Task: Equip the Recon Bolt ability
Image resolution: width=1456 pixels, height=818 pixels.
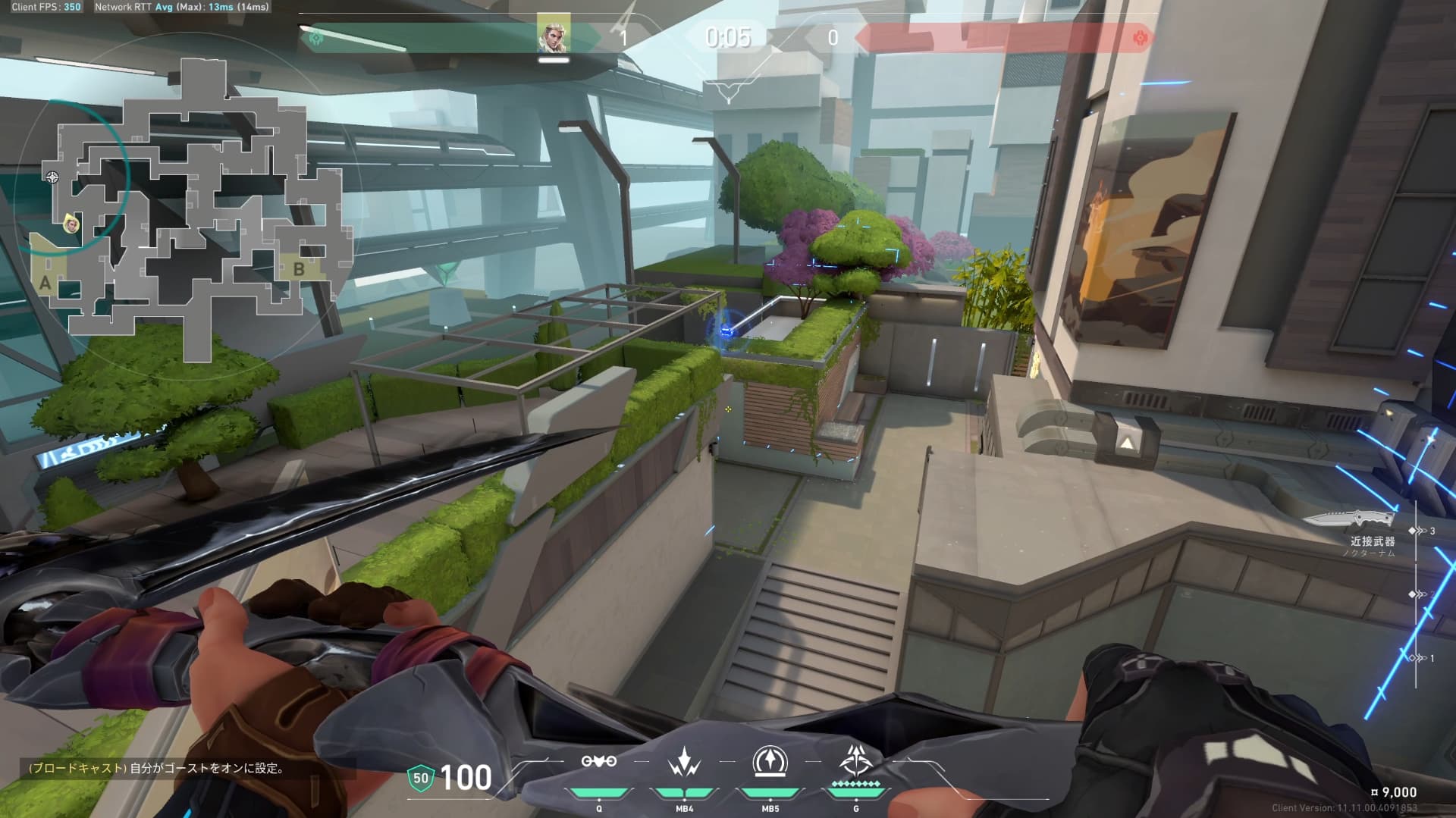Action: point(770,762)
